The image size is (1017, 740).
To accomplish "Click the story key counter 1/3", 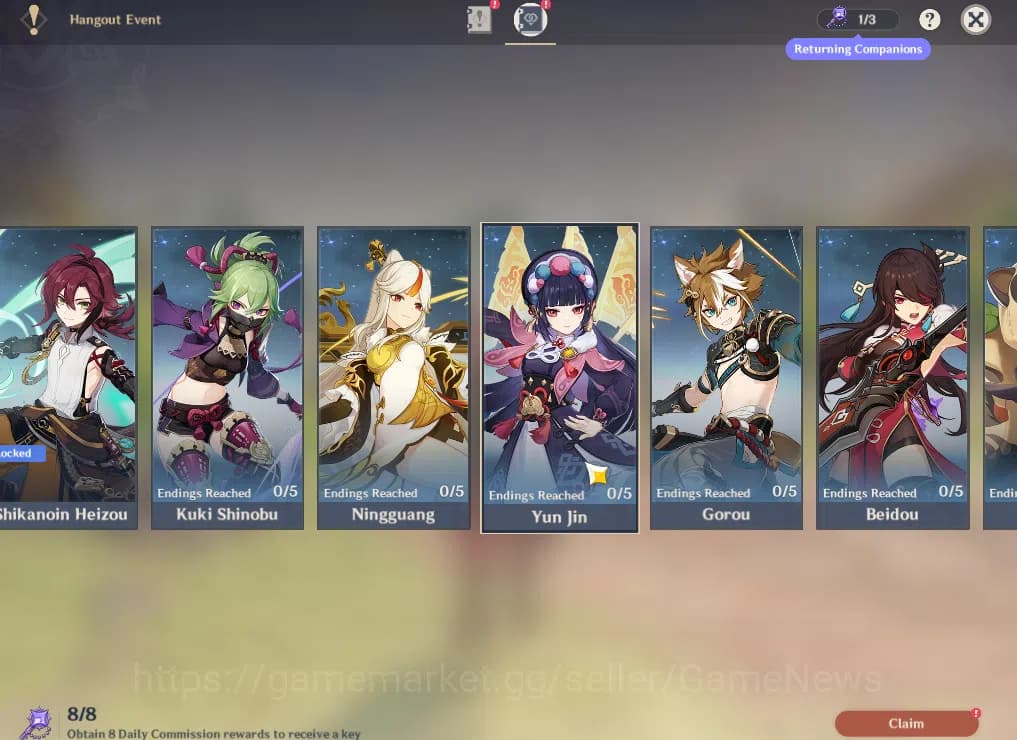I will pyautogui.click(x=857, y=19).
